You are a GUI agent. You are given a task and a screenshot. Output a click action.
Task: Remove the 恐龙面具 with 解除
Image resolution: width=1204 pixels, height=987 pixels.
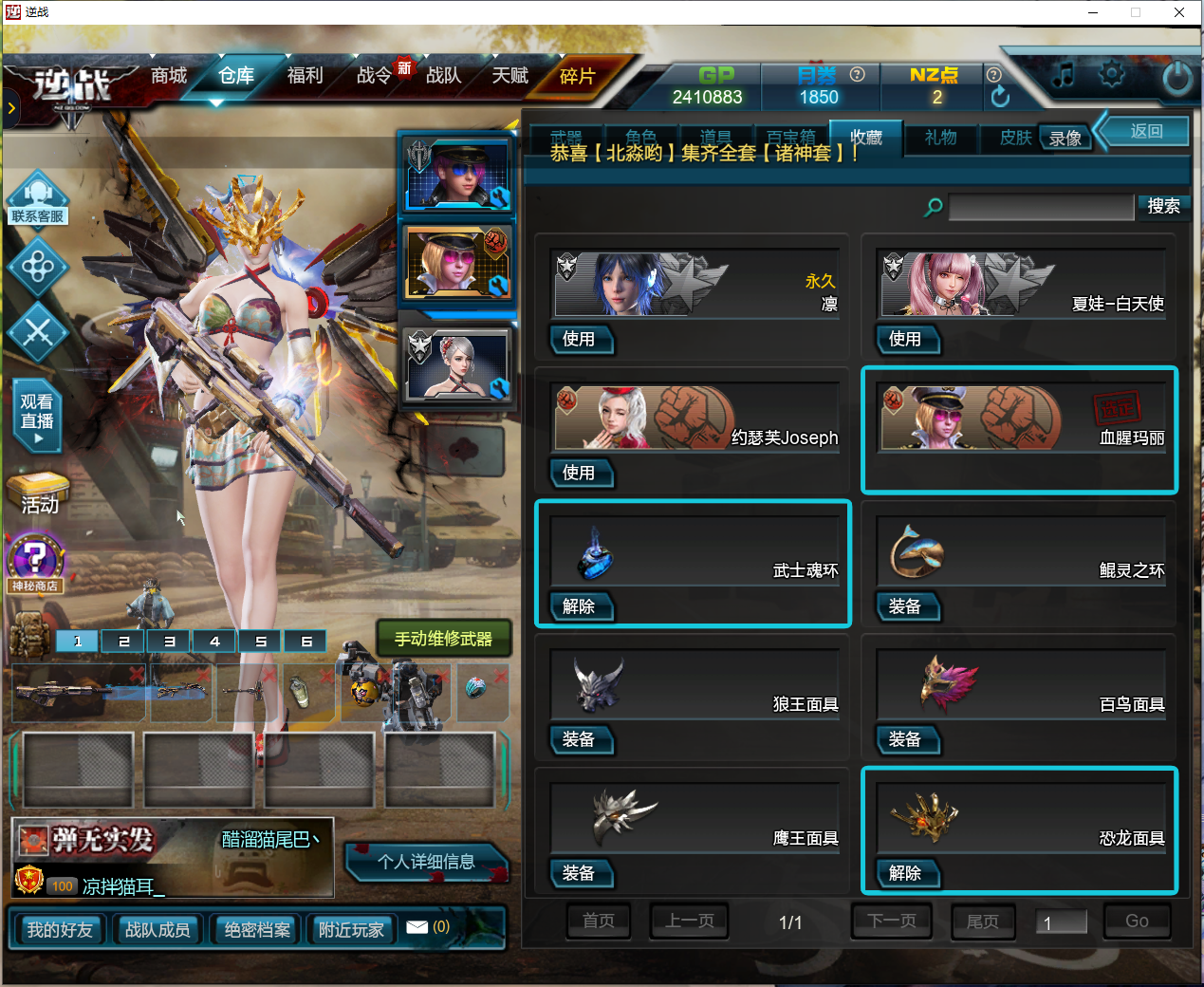click(905, 873)
